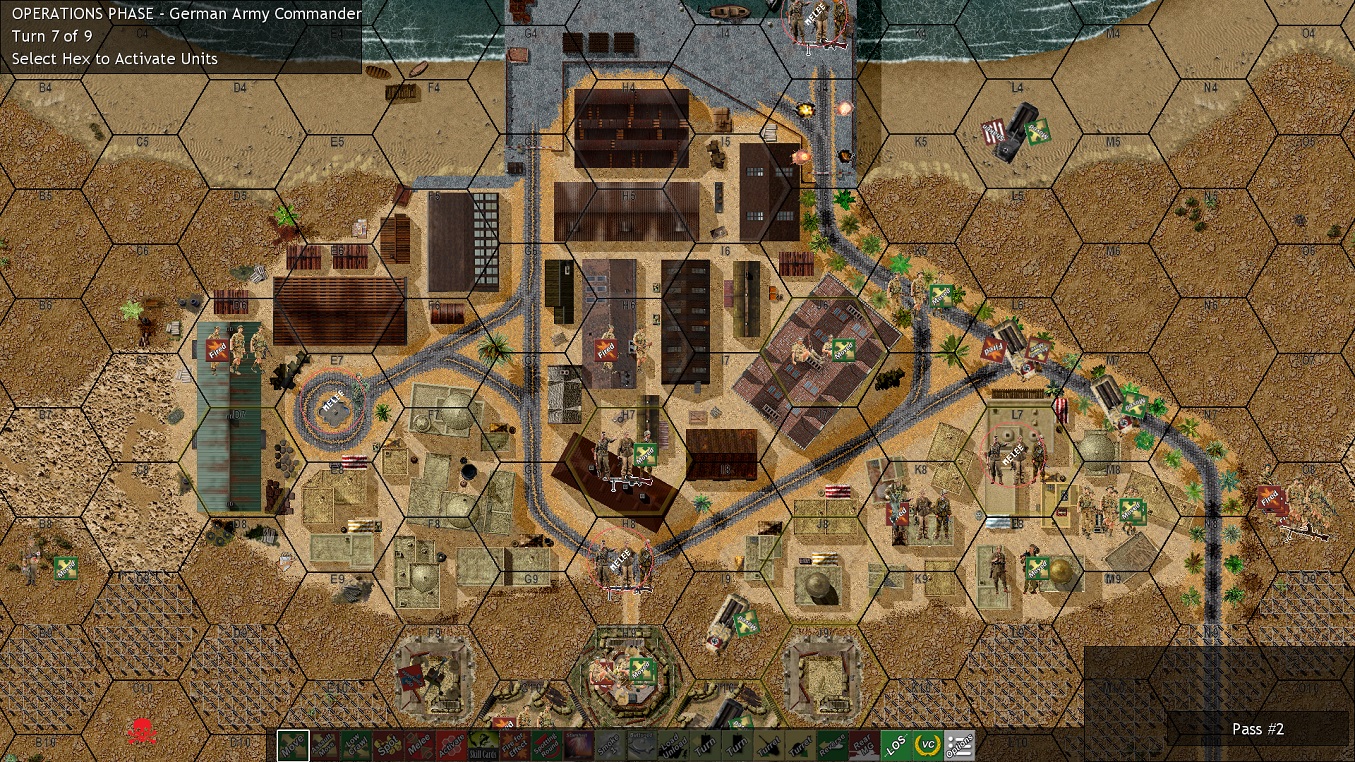Select the Load/Unload command
1355x762 pixels.
pos(676,745)
